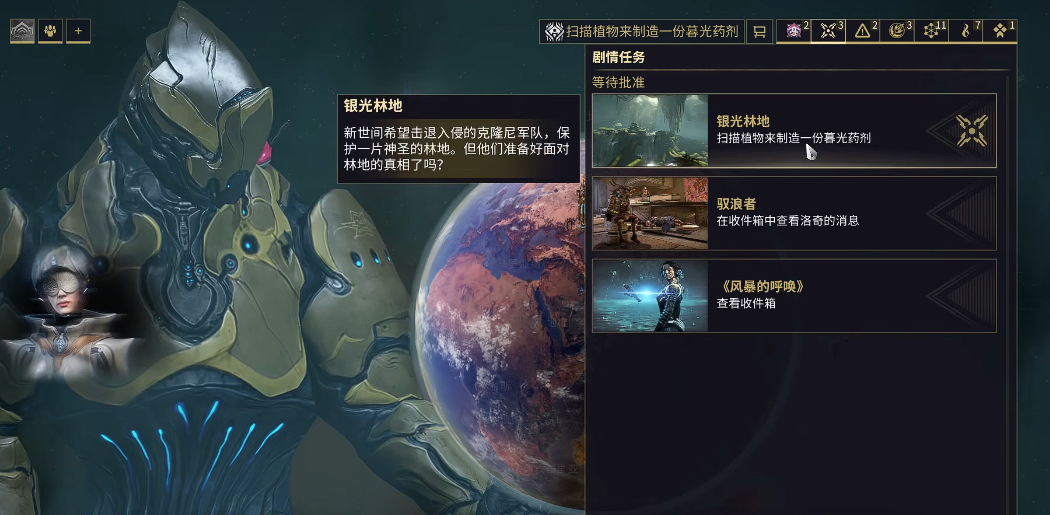1050x515 pixels.
Task: Open the four-diamond cluster tab
Action: (x=1000, y=32)
